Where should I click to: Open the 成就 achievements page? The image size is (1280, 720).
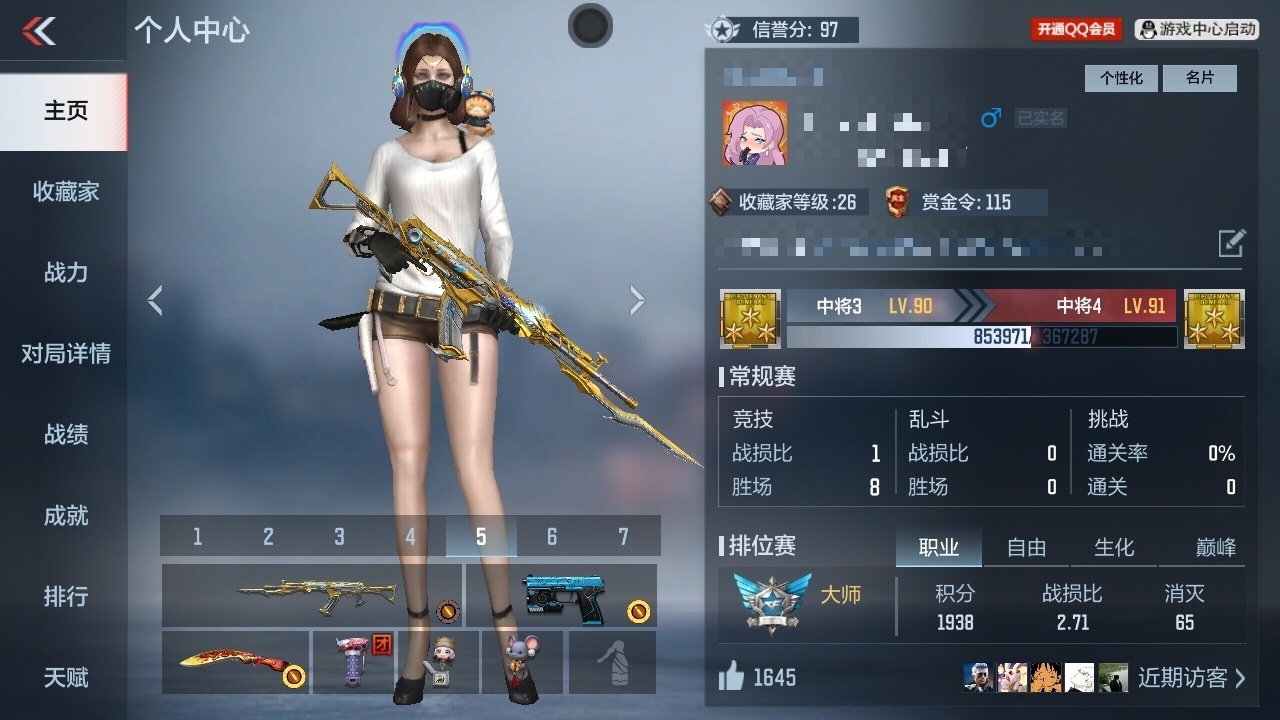coord(65,515)
